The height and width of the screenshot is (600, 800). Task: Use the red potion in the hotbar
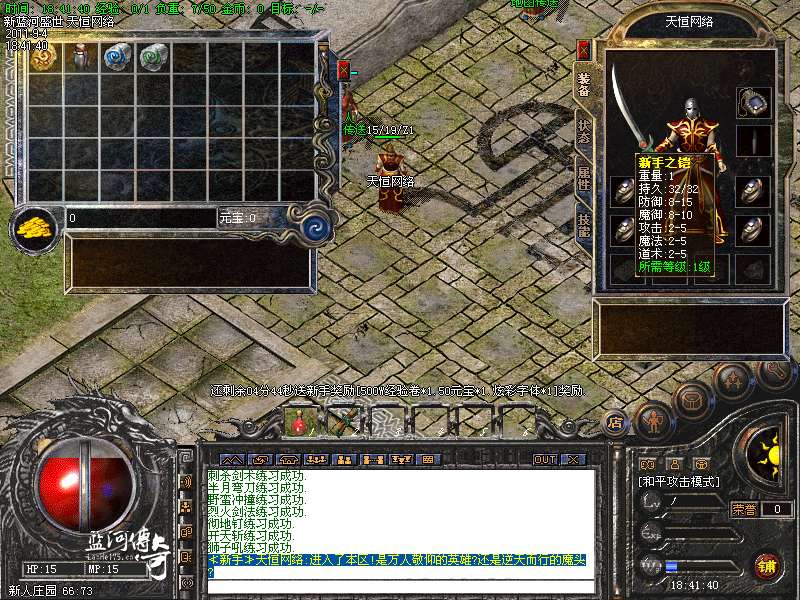pyautogui.click(x=299, y=422)
